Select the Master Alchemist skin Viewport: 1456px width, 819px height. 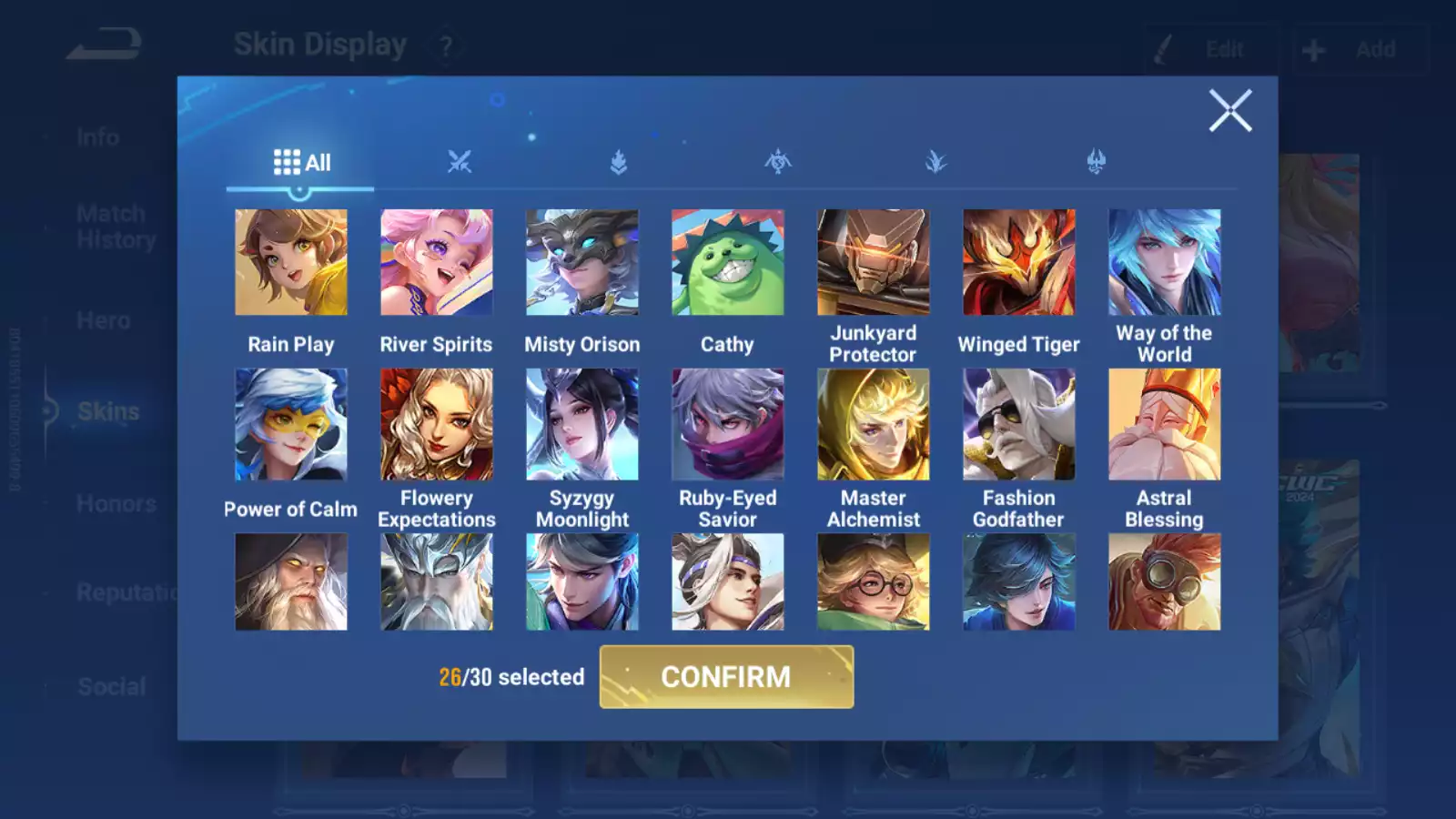point(873,424)
